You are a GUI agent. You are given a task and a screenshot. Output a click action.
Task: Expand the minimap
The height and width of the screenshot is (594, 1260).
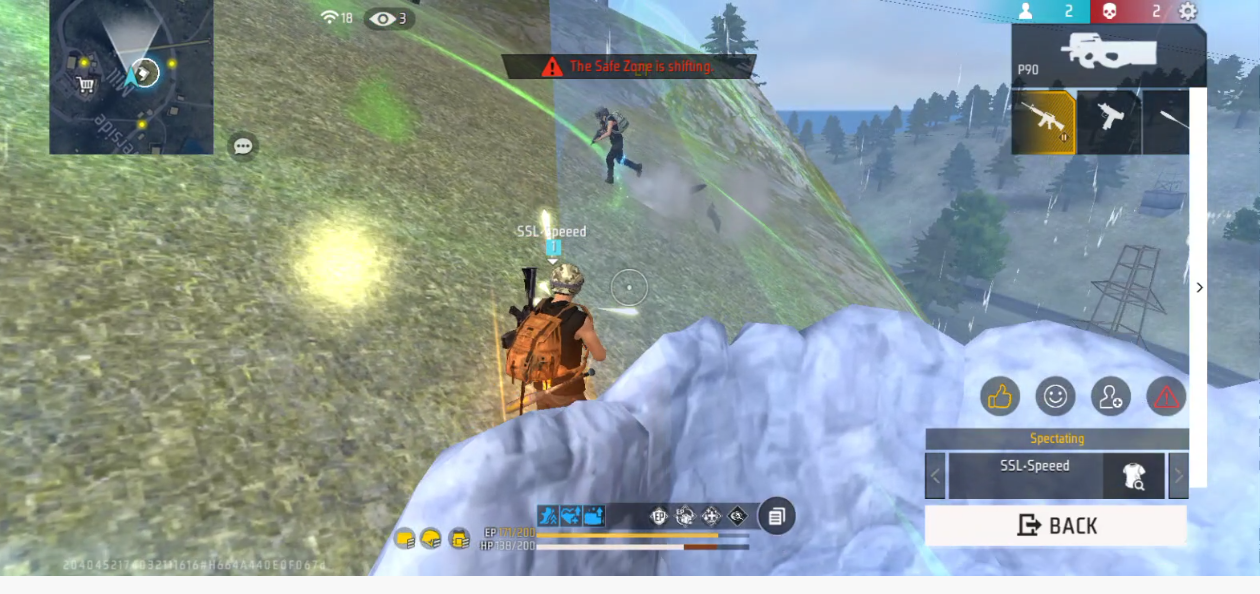131,76
